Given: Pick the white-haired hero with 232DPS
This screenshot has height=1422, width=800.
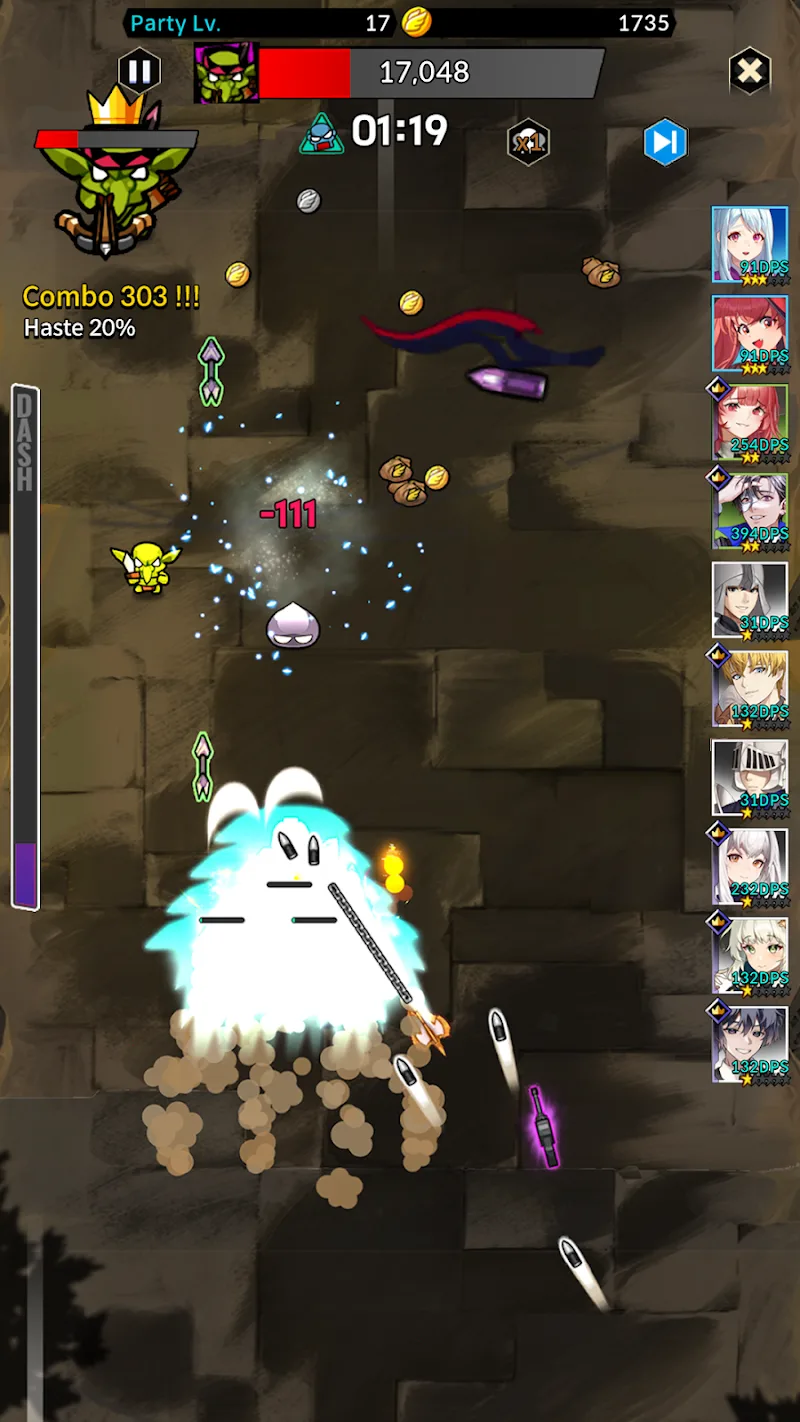Looking at the screenshot, I should tap(750, 867).
